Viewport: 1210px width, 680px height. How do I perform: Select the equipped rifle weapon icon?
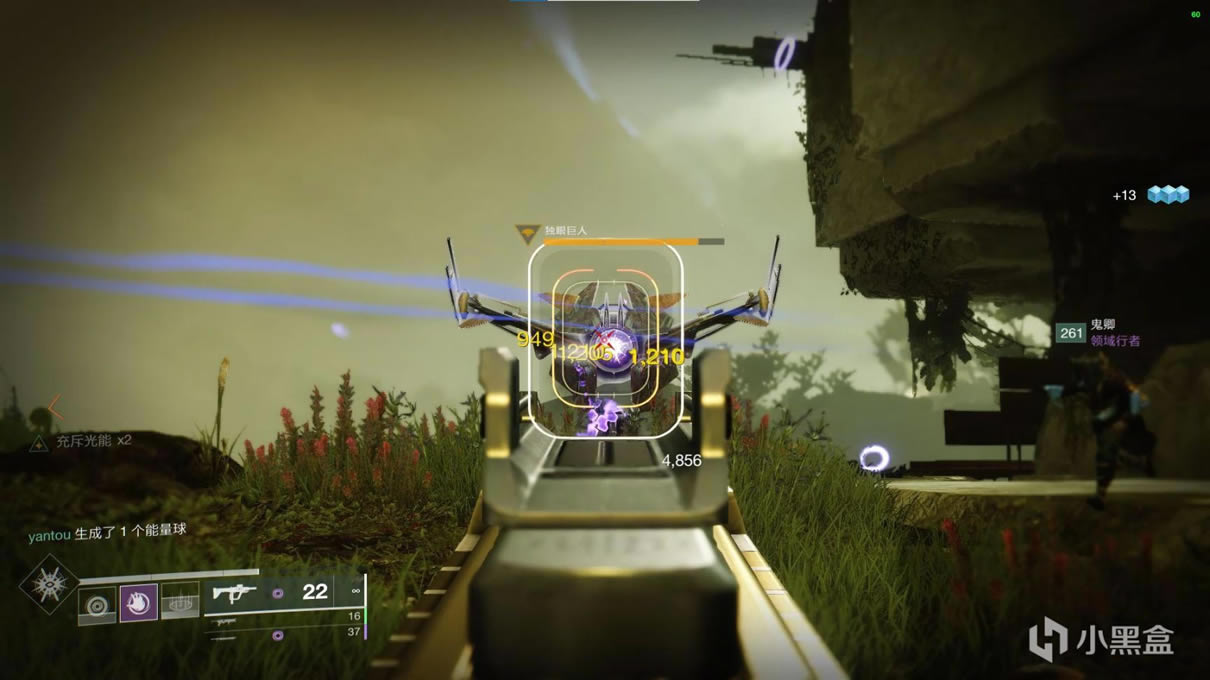click(x=234, y=593)
